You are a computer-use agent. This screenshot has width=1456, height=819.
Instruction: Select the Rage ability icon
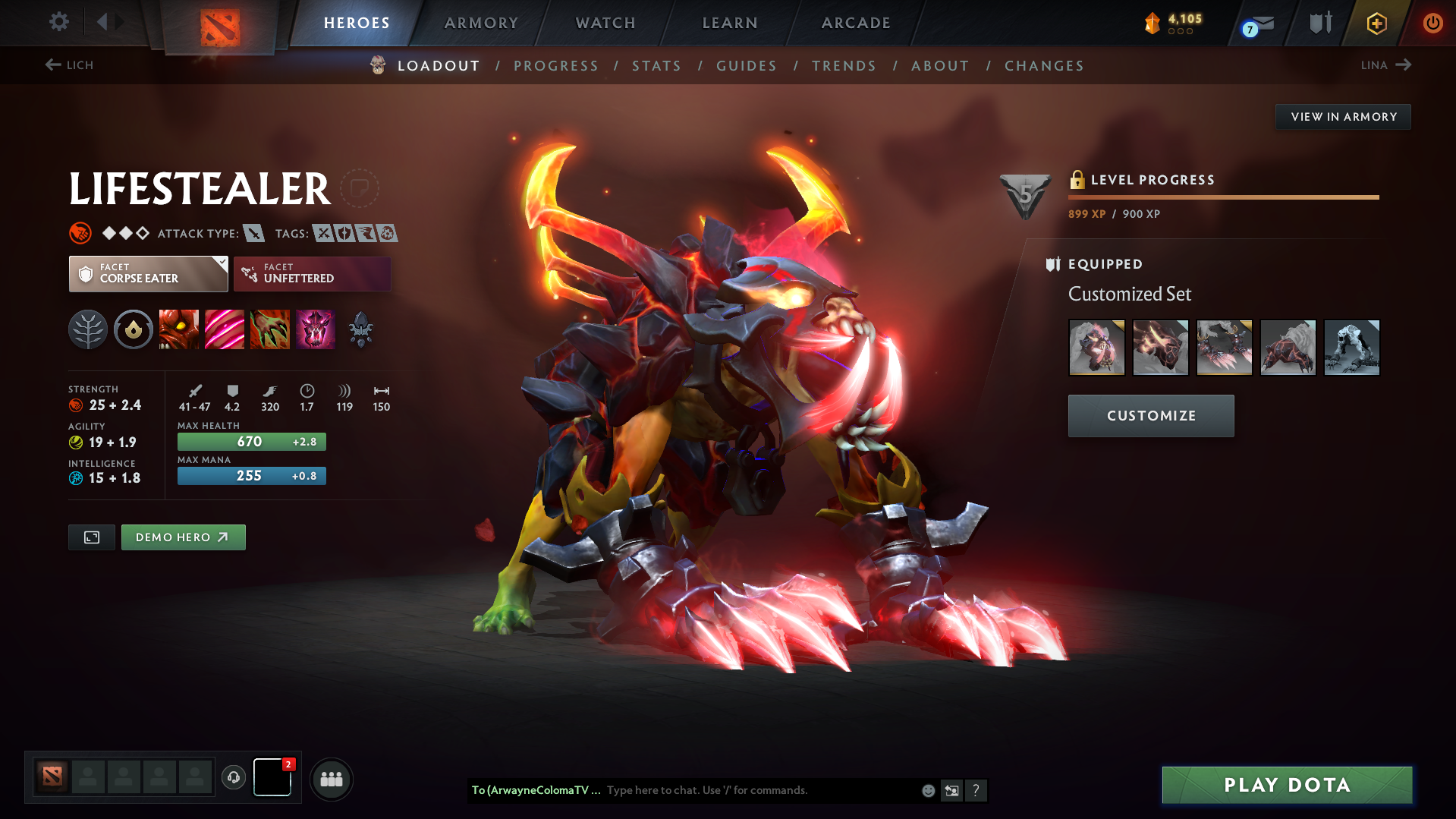[x=179, y=329]
